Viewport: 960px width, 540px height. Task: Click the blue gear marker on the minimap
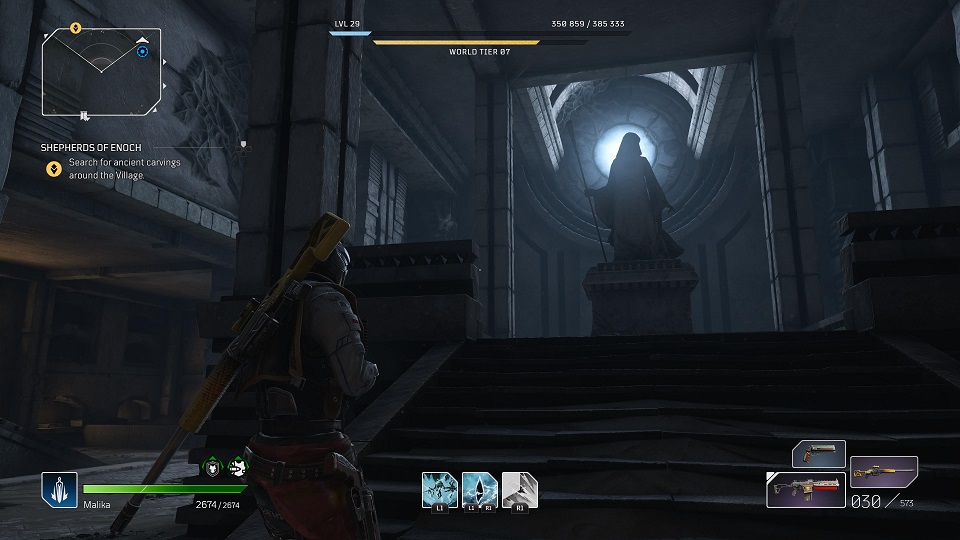[x=143, y=51]
